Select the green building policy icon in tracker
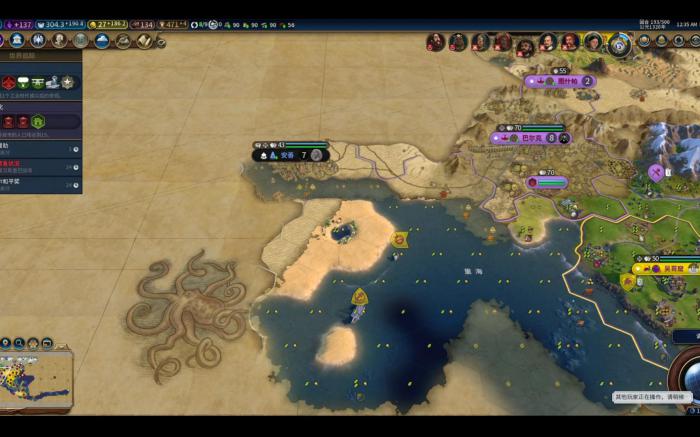The width and height of the screenshot is (700, 437). [38, 121]
